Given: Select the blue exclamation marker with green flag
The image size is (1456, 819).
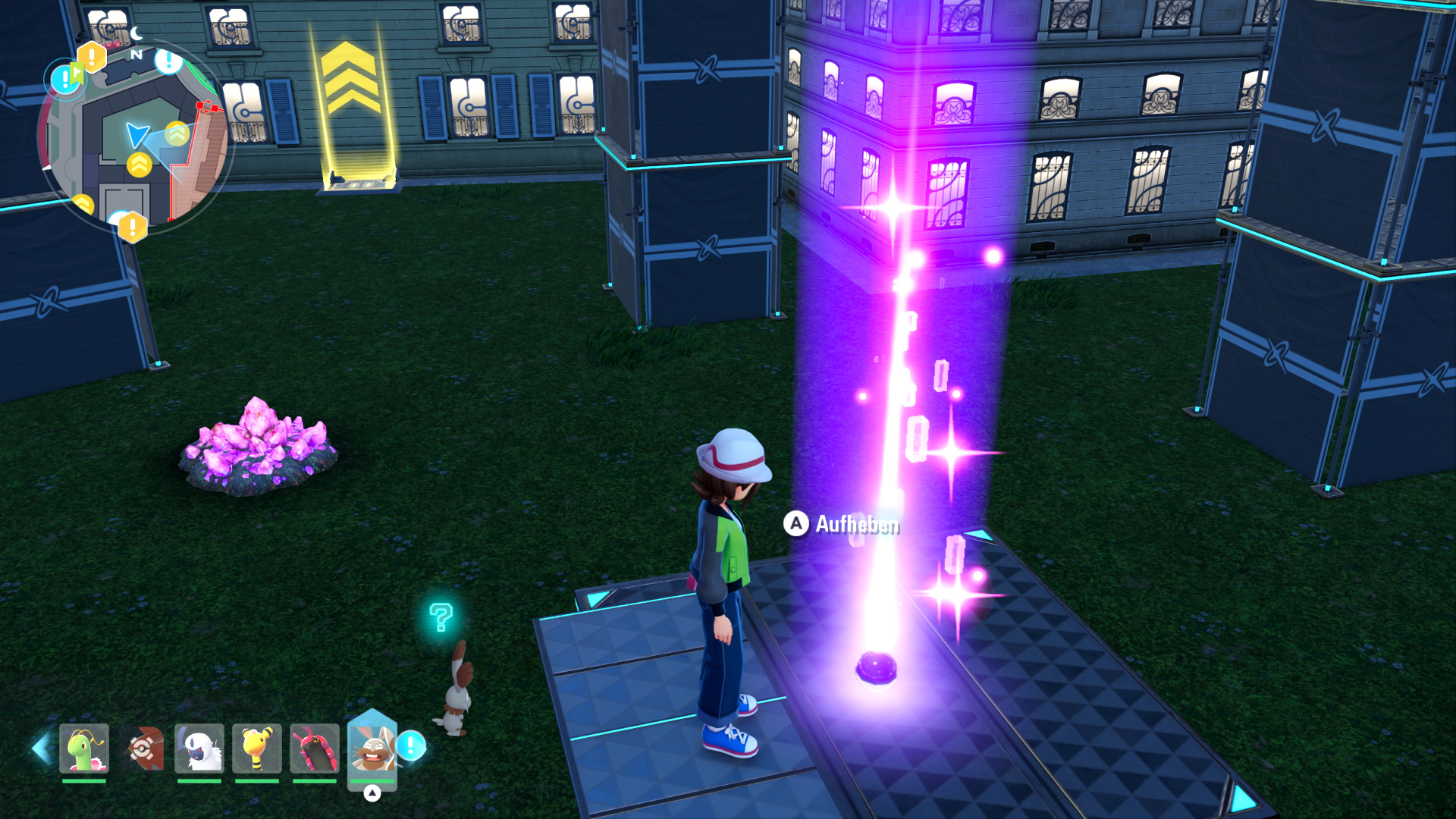Looking at the screenshot, I should click(66, 79).
